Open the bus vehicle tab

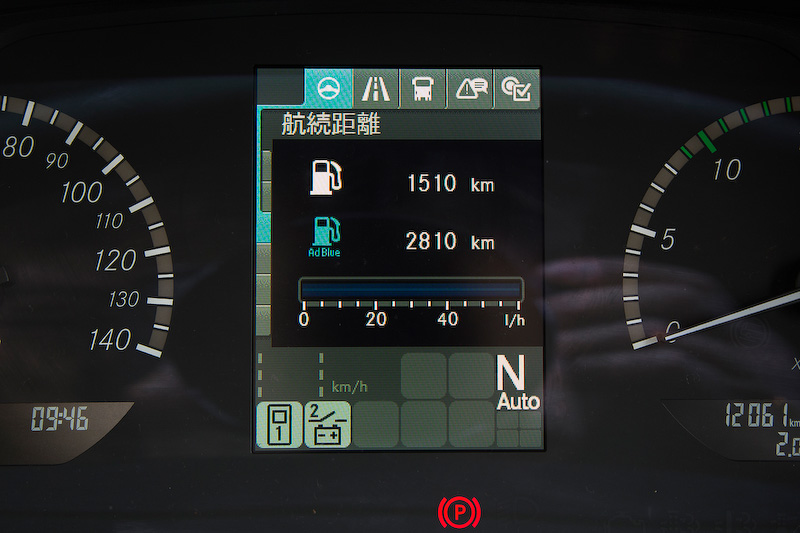click(x=422, y=89)
